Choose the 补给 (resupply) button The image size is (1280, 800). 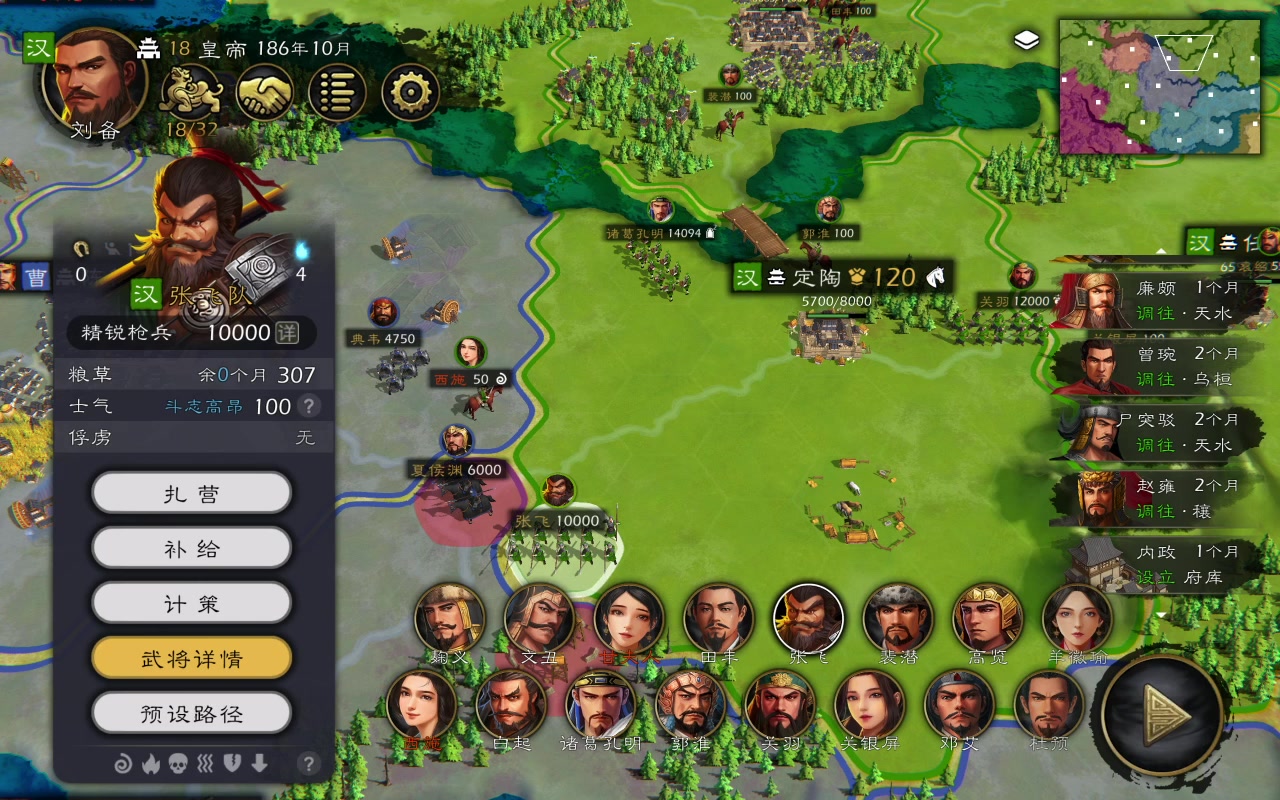[191, 549]
